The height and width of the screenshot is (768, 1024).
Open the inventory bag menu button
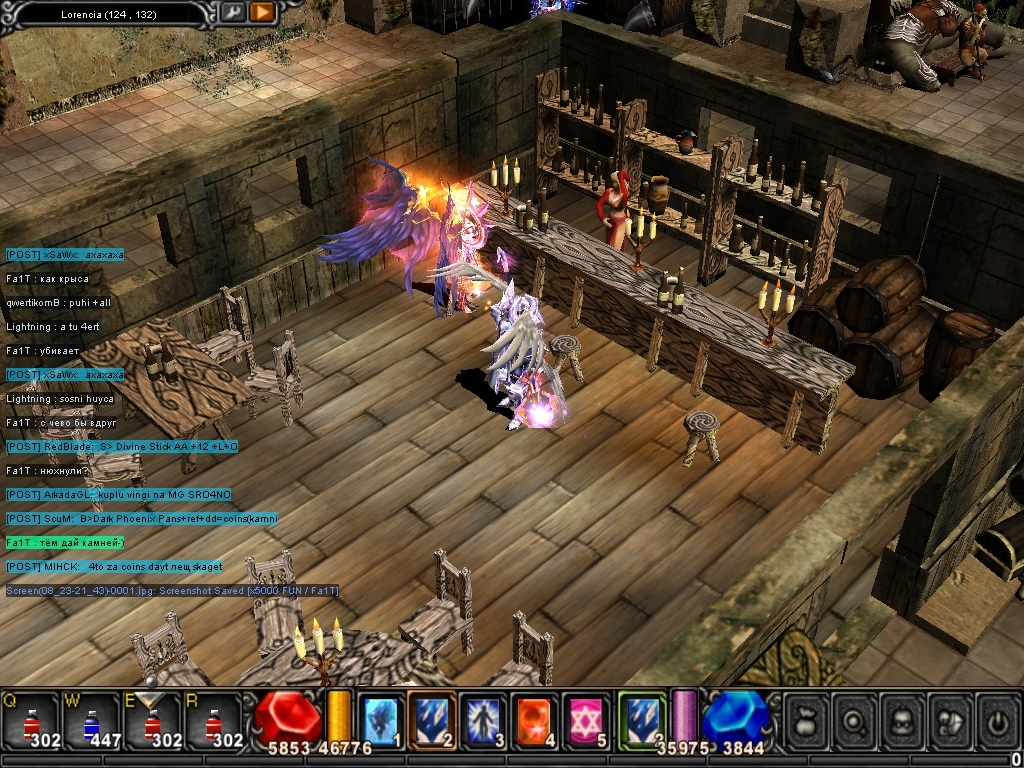(x=807, y=721)
